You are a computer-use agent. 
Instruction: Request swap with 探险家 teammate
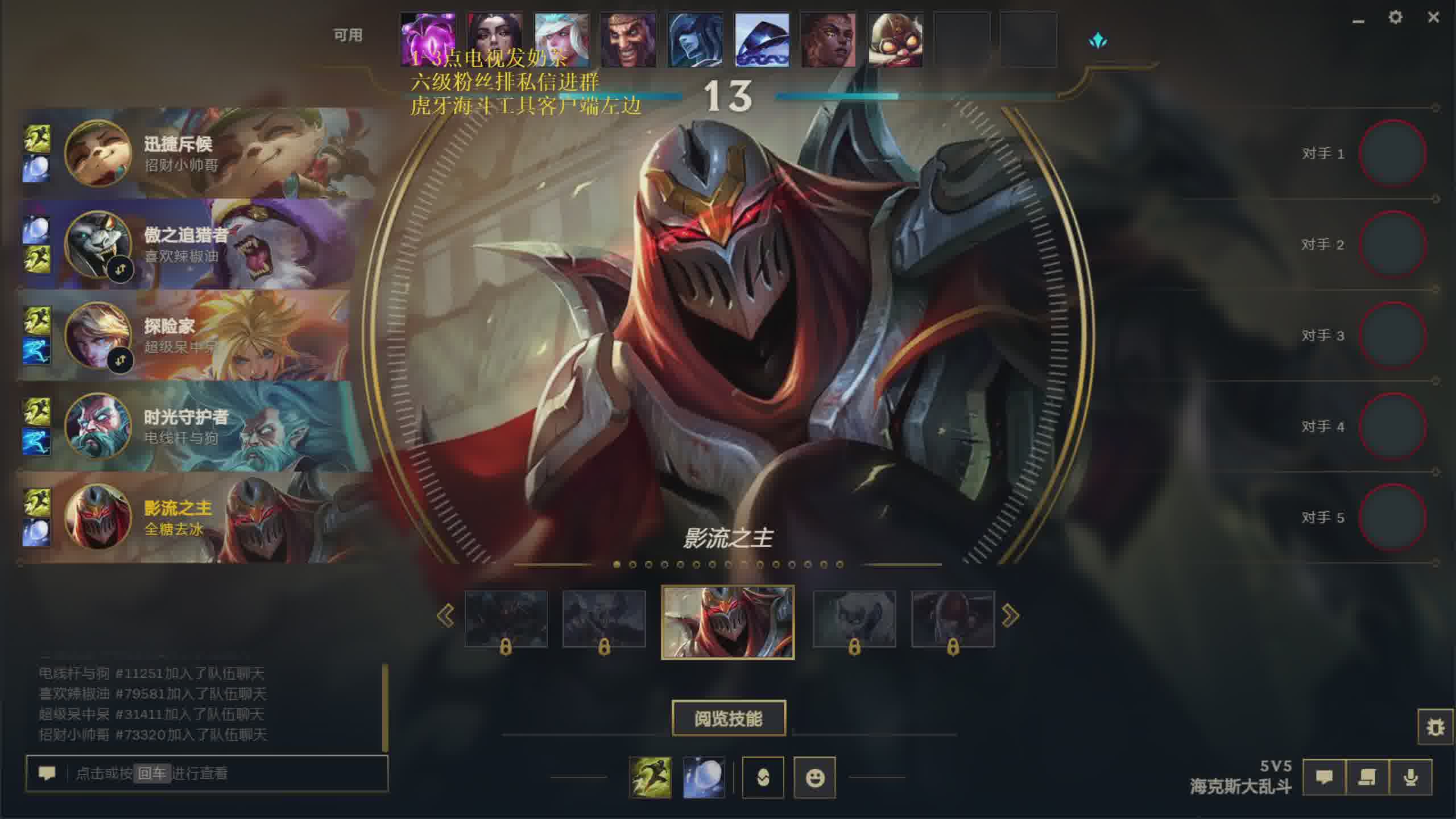(x=120, y=361)
